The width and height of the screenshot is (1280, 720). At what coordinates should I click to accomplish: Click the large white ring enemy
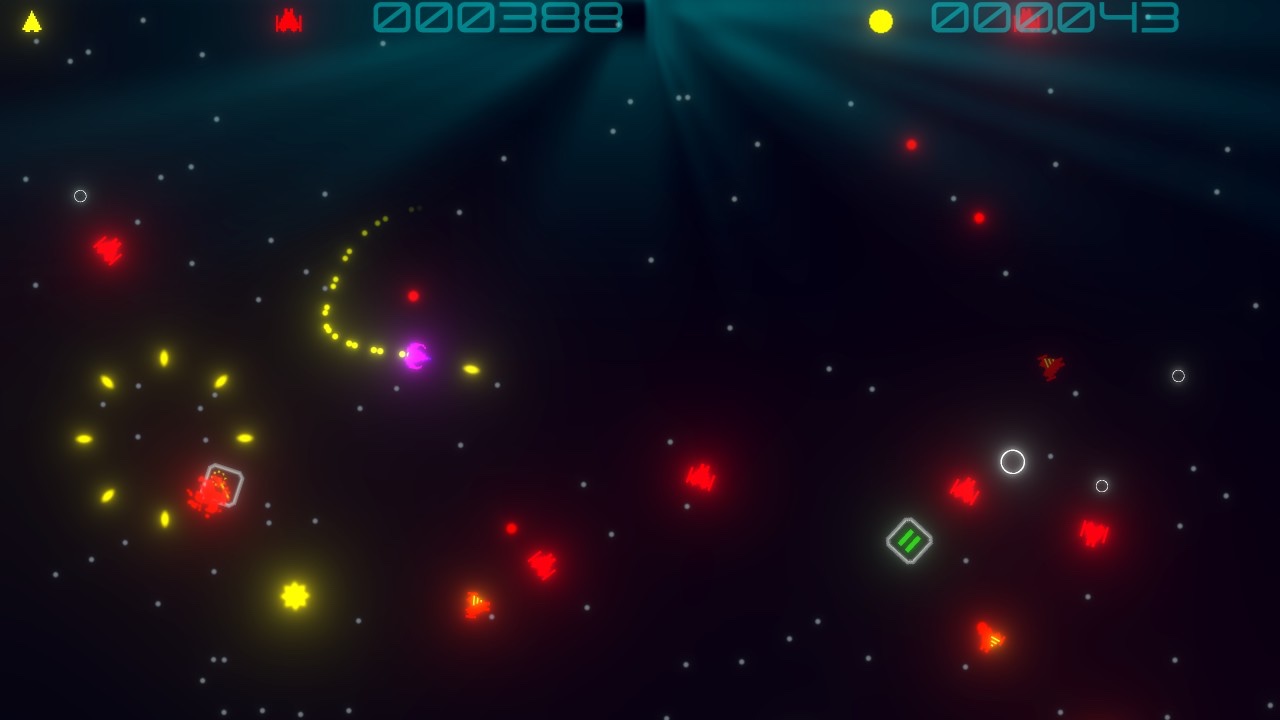[x=1012, y=462]
